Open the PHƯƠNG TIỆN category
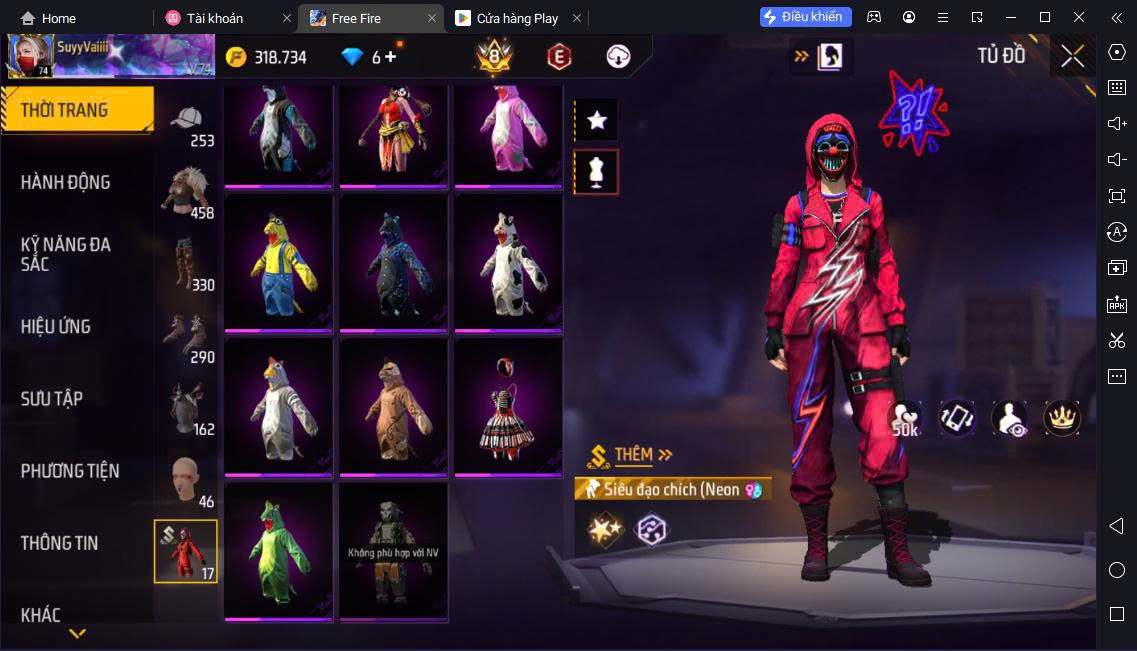This screenshot has height=651, width=1137. click(70, 470)
